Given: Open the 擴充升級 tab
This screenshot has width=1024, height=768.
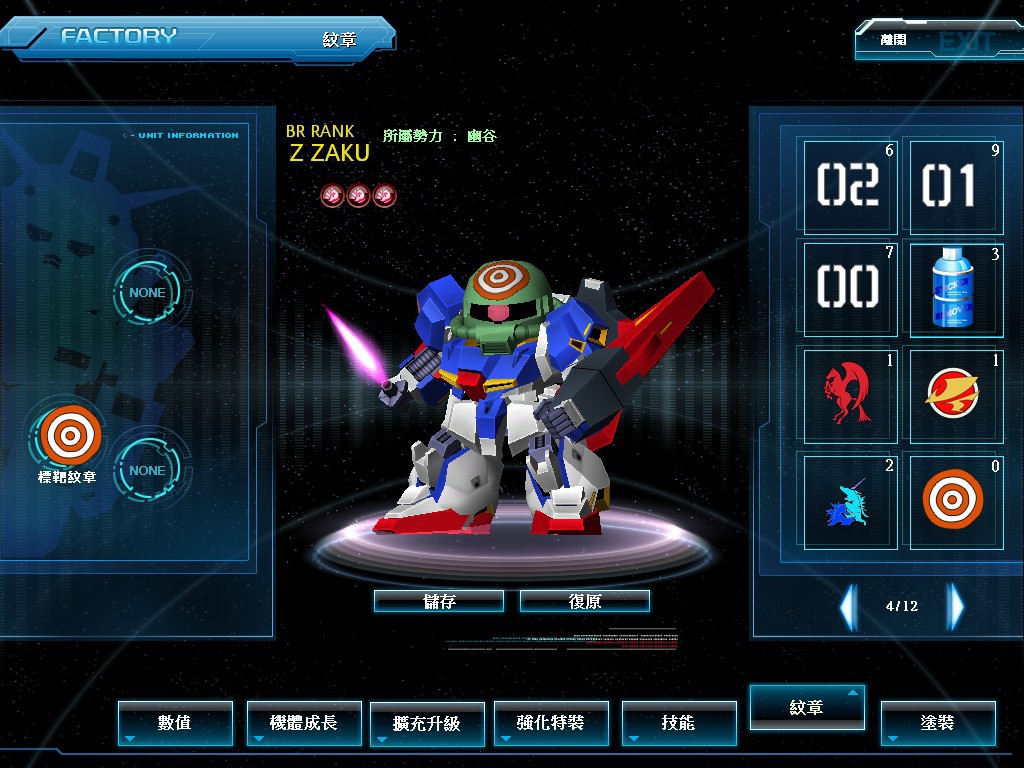Looking at the screenshot, I should click(x=427, y=722).
